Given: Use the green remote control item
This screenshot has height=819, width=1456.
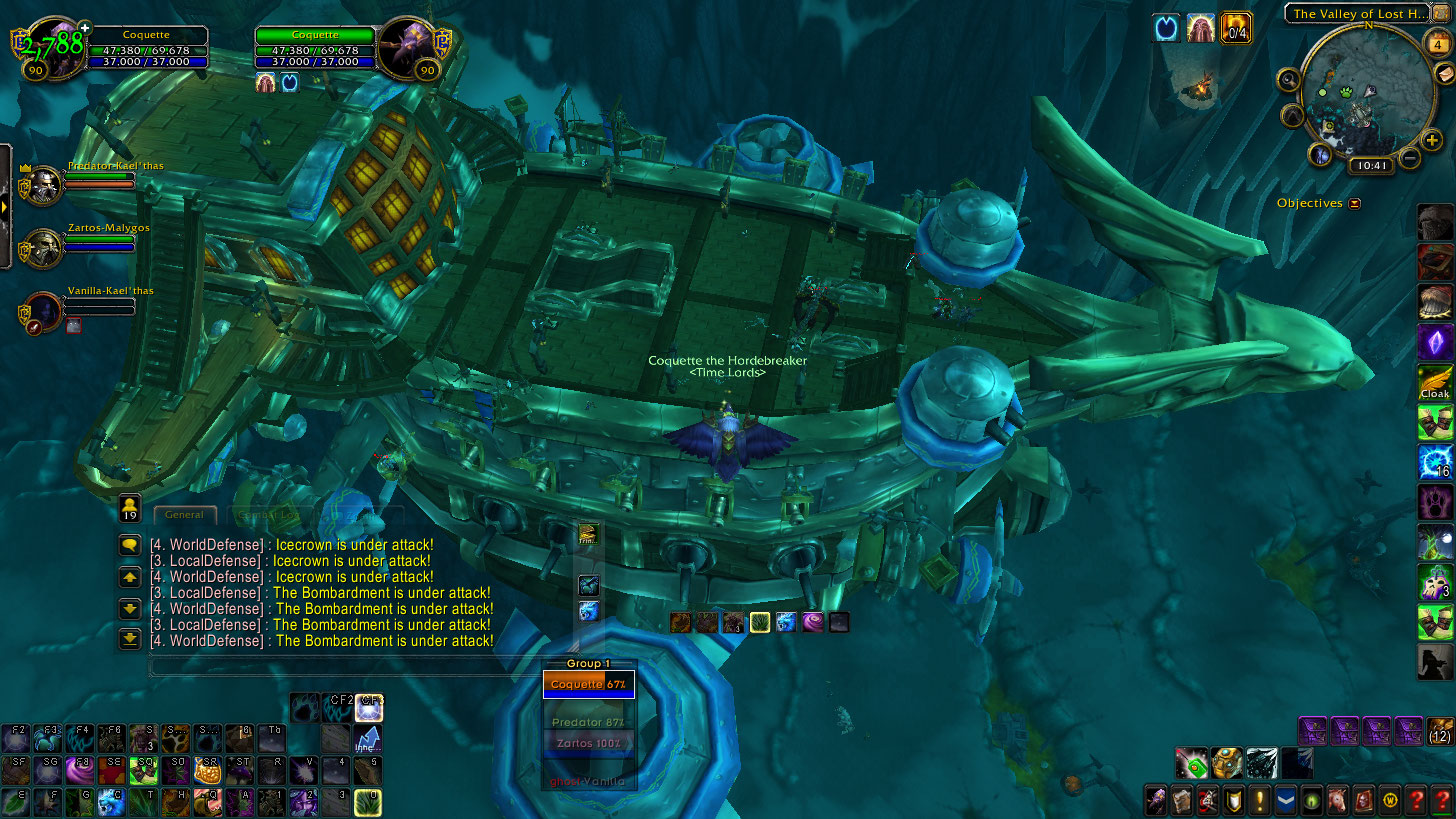Looking at the screenshot, I should pos(1190,764).
